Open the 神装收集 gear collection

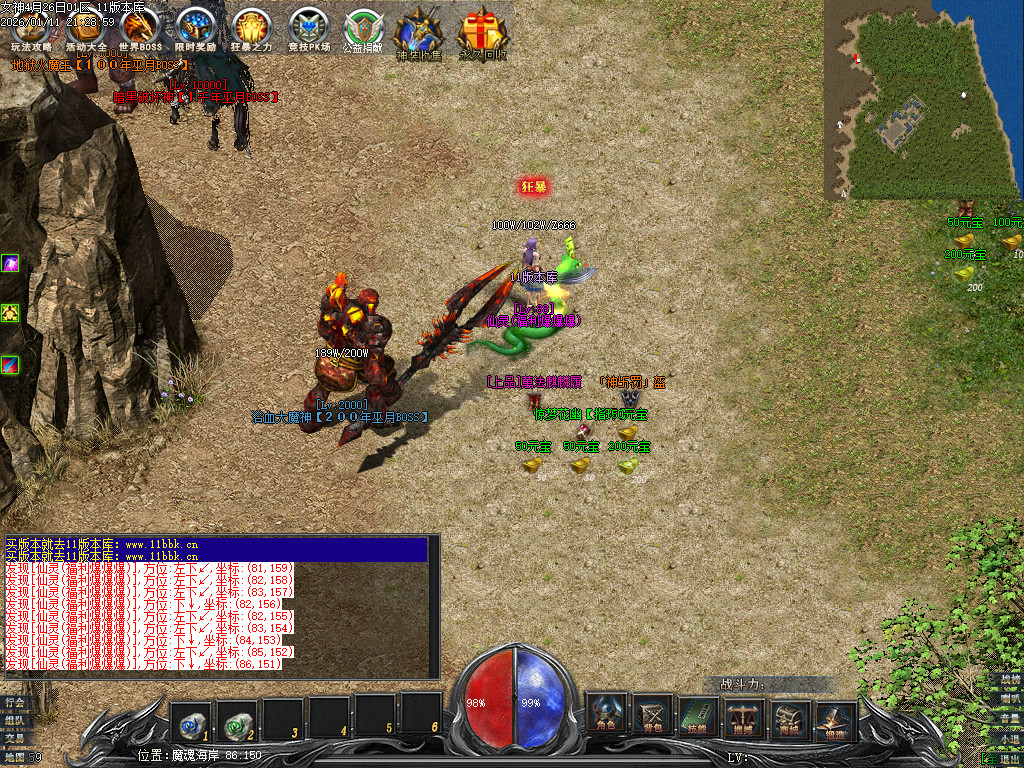418,31
